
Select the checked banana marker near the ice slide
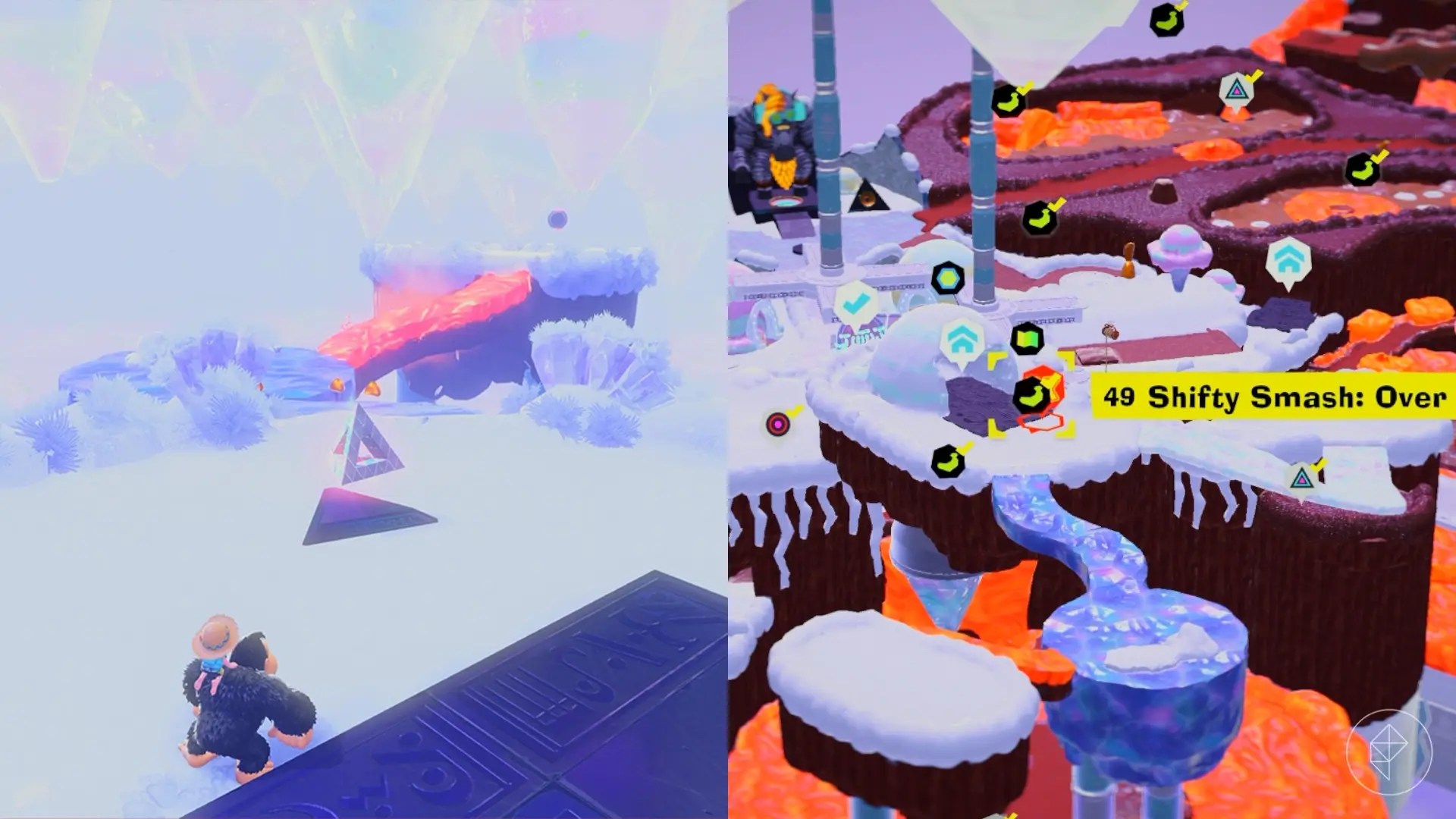946,460
